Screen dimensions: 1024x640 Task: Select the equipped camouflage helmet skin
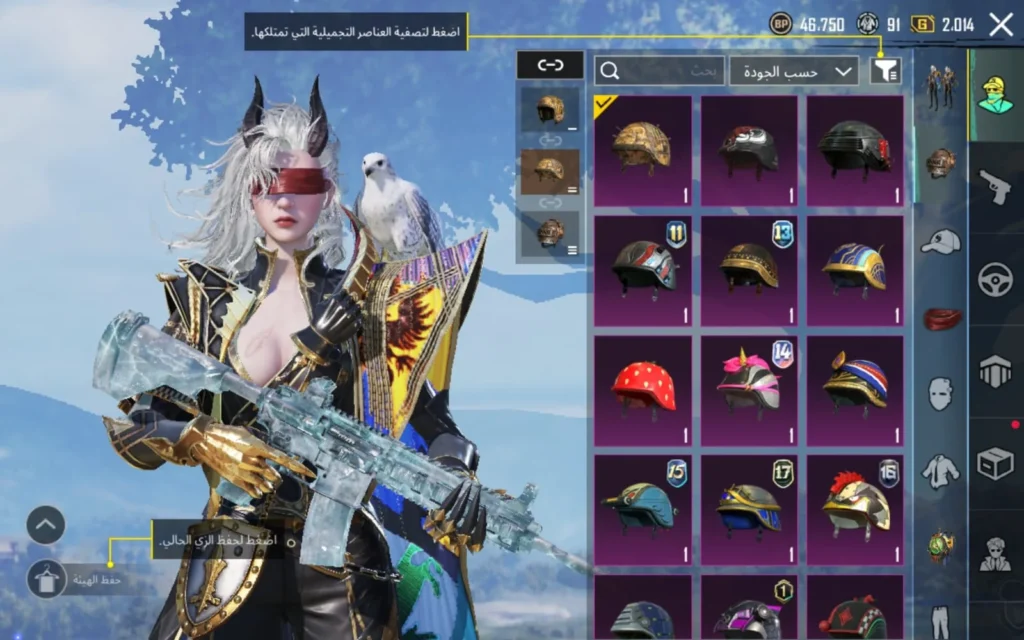(642, 150)
